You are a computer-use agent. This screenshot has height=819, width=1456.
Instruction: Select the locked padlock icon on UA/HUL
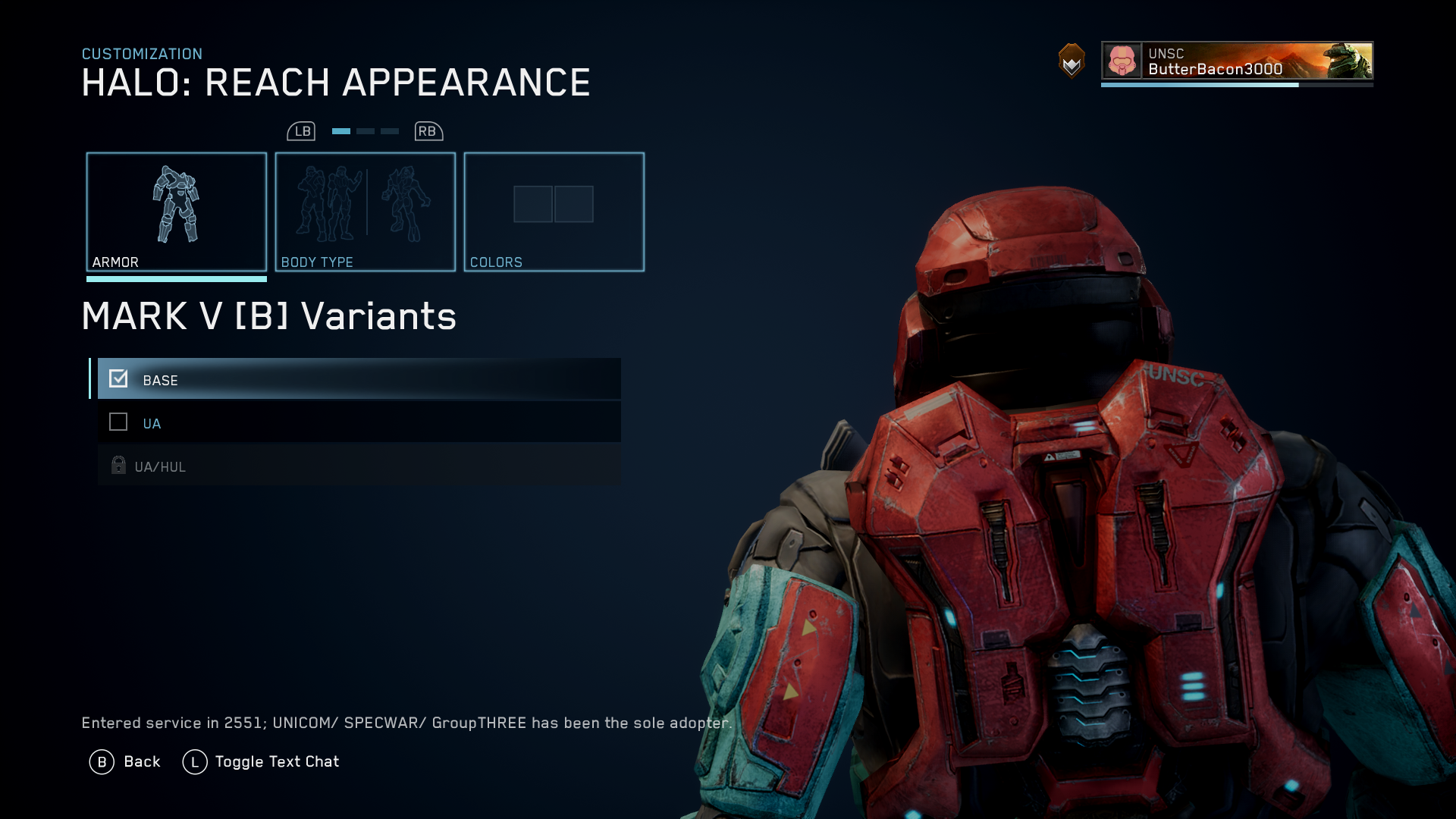click(x=118, y=466)
